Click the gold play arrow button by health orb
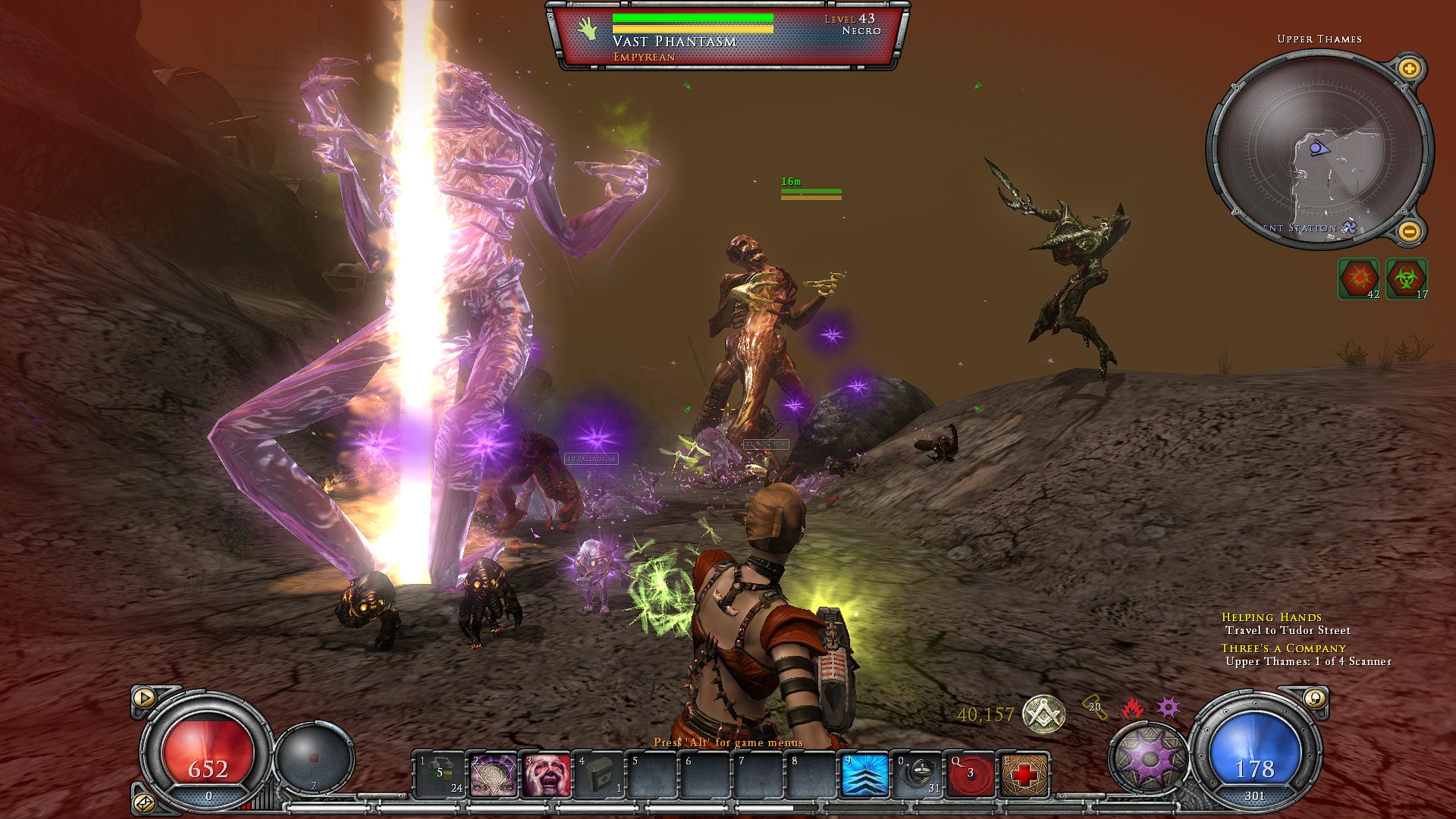 [x=144, y=698]
